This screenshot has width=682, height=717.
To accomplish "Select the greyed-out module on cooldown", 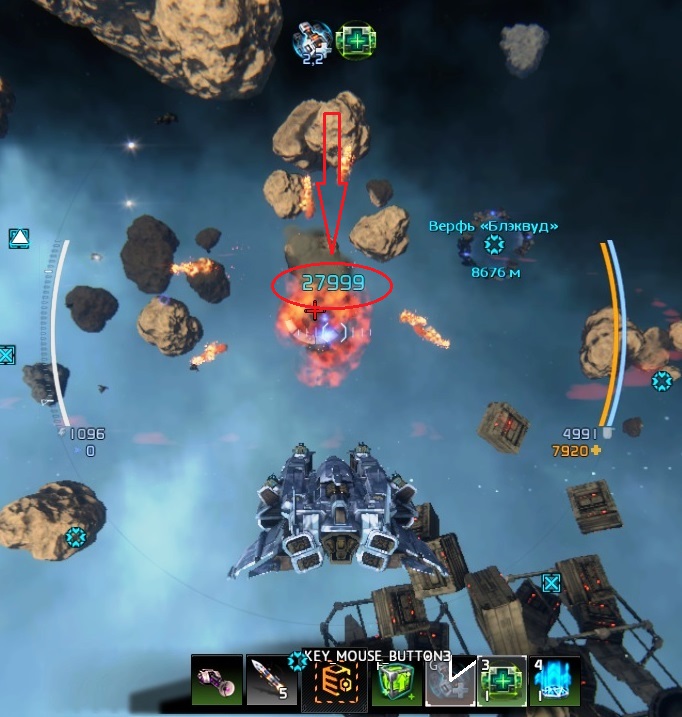I will pos(449,682).
